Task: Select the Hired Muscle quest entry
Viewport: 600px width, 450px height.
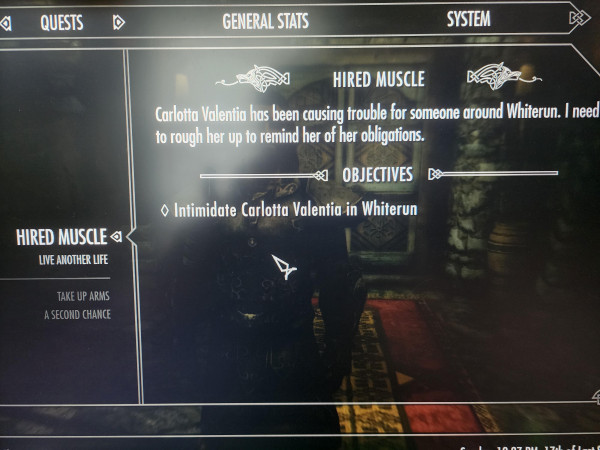Action: [61, 237]
